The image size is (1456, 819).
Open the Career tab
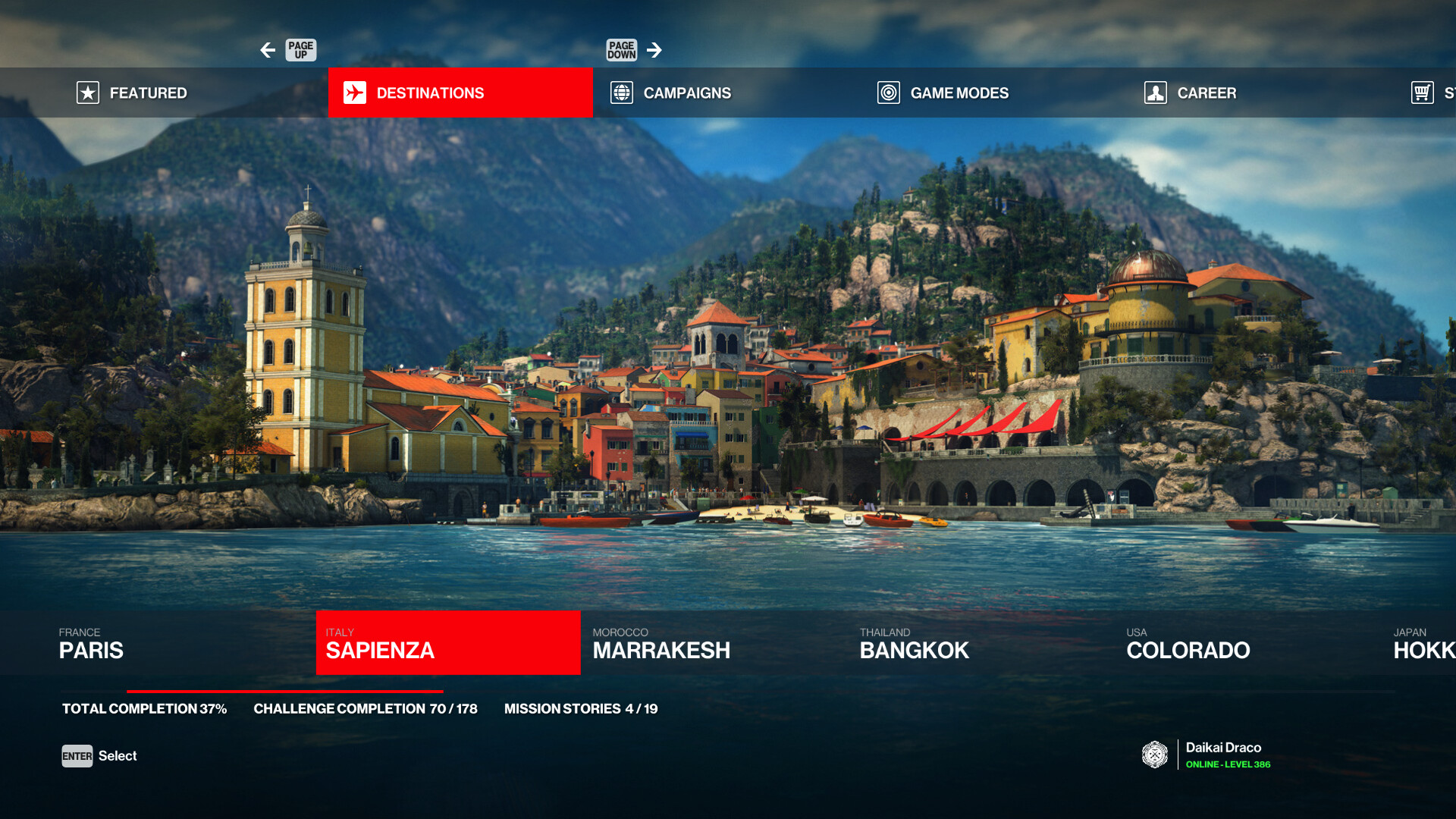[1206, 93]
